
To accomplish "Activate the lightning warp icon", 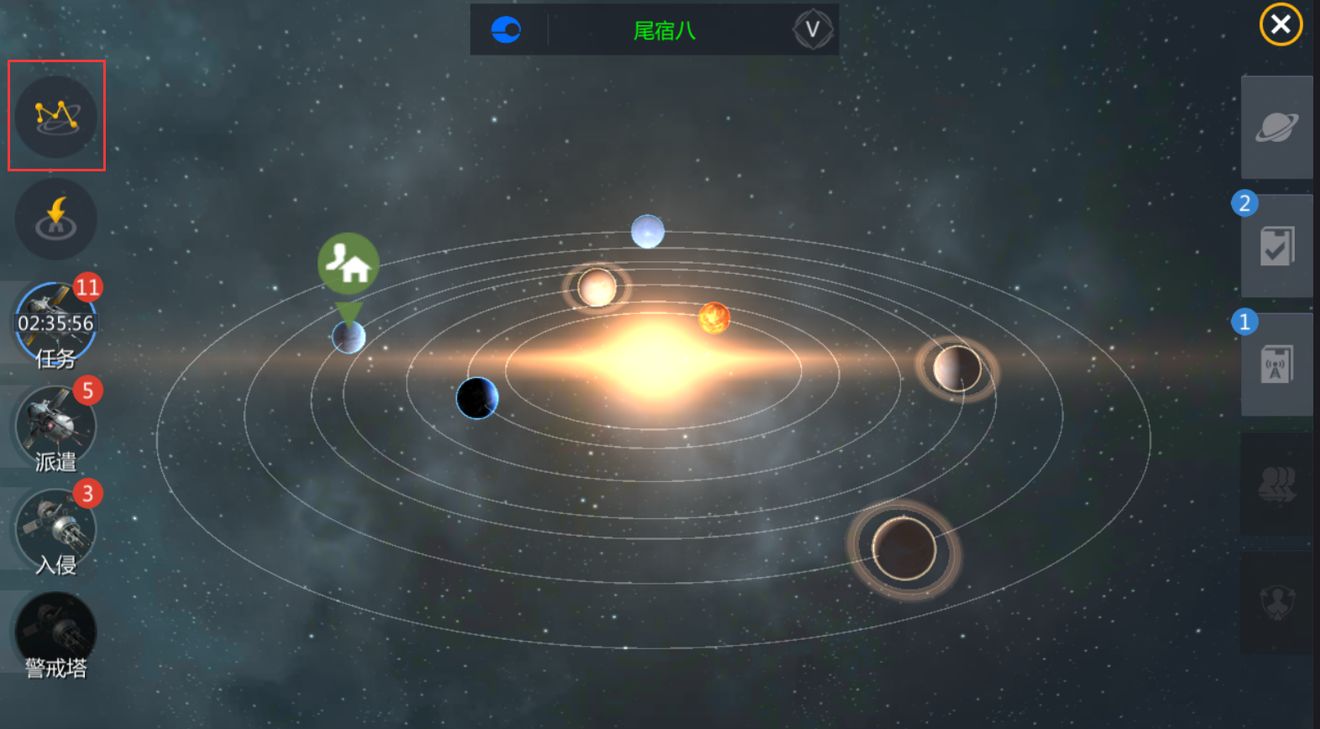I will pos(56,220).
